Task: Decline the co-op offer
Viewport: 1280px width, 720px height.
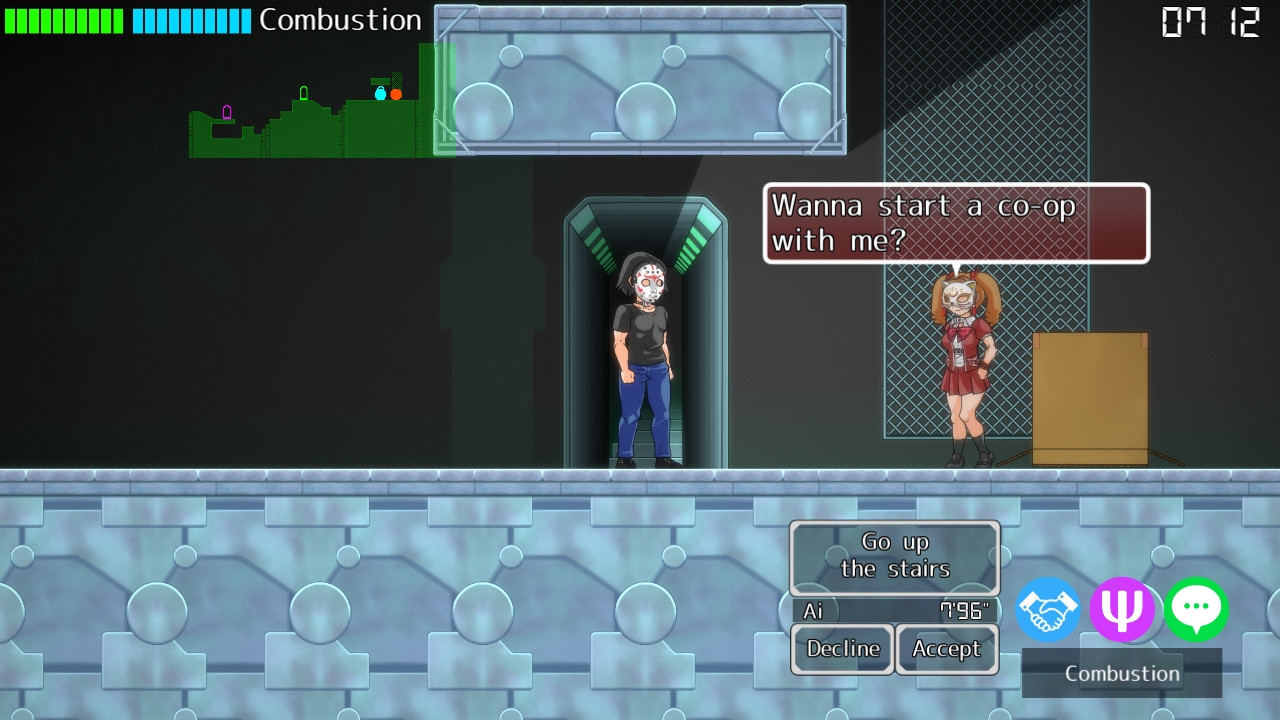Action: tap(843, 649)
